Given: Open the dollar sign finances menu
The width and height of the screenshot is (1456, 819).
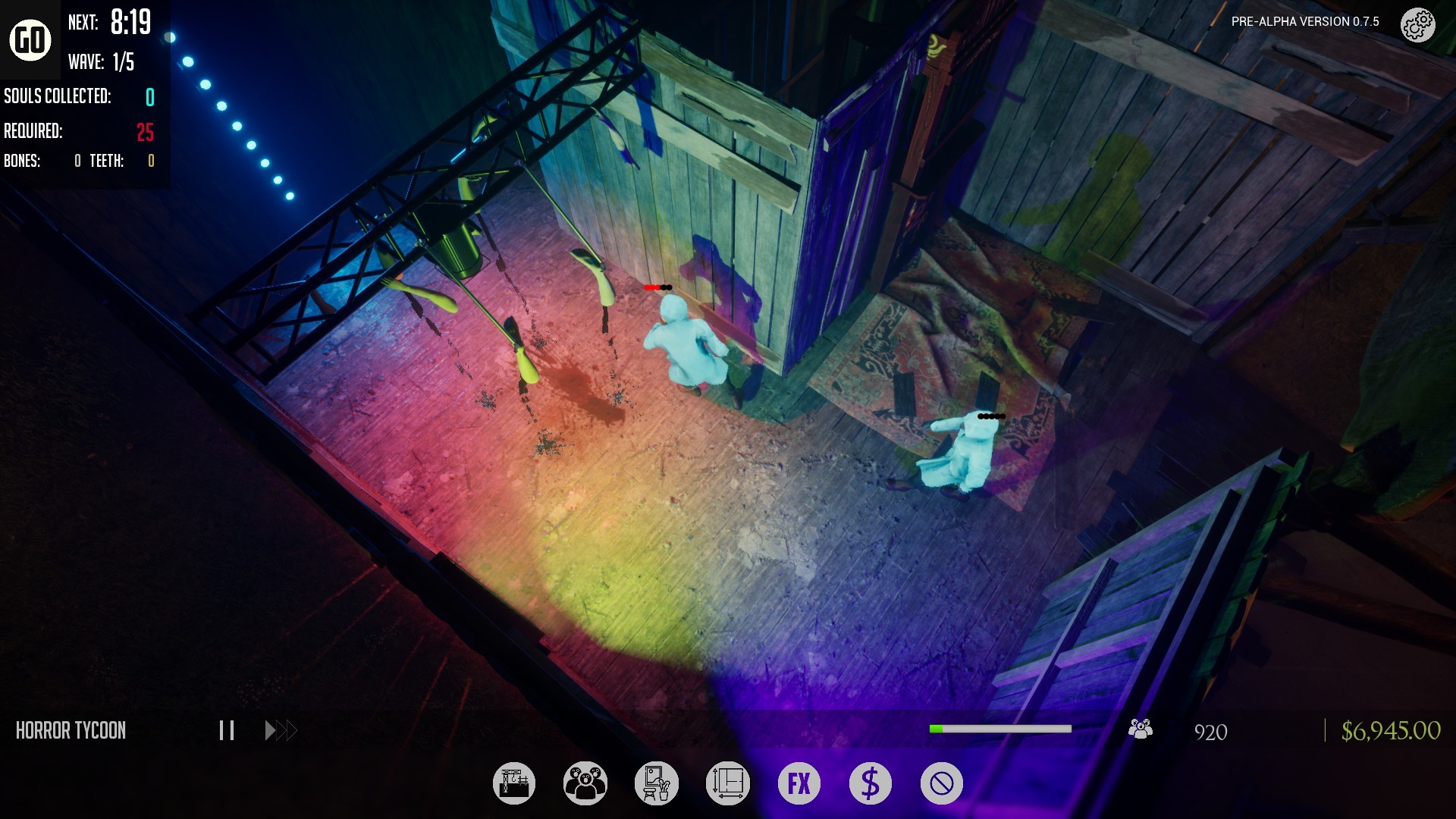Looking at the screenshot, I should pos(871,783).
